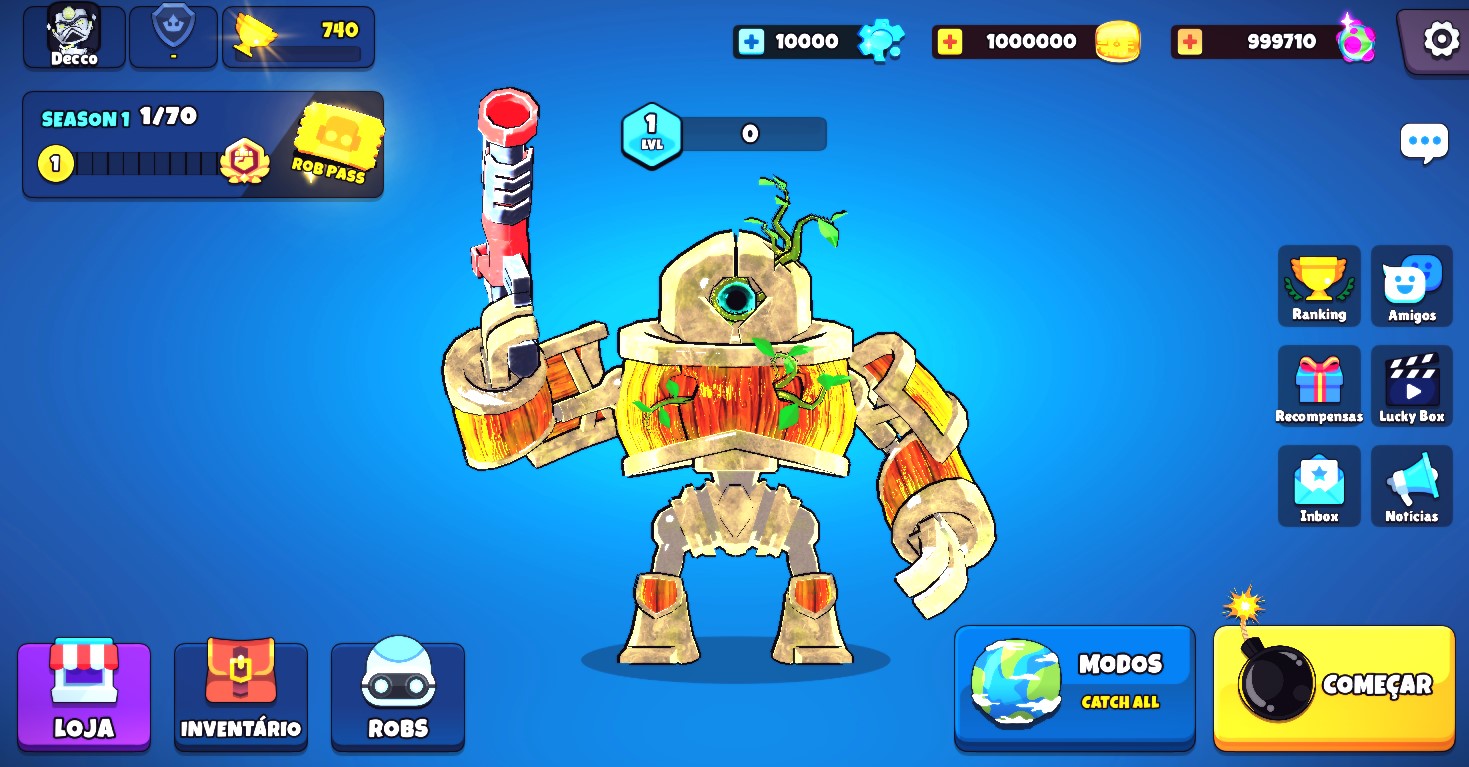Open the Amigos friends list
Image resolution: width=1469 pixels, height=767 pixels.
point(1411,286)
